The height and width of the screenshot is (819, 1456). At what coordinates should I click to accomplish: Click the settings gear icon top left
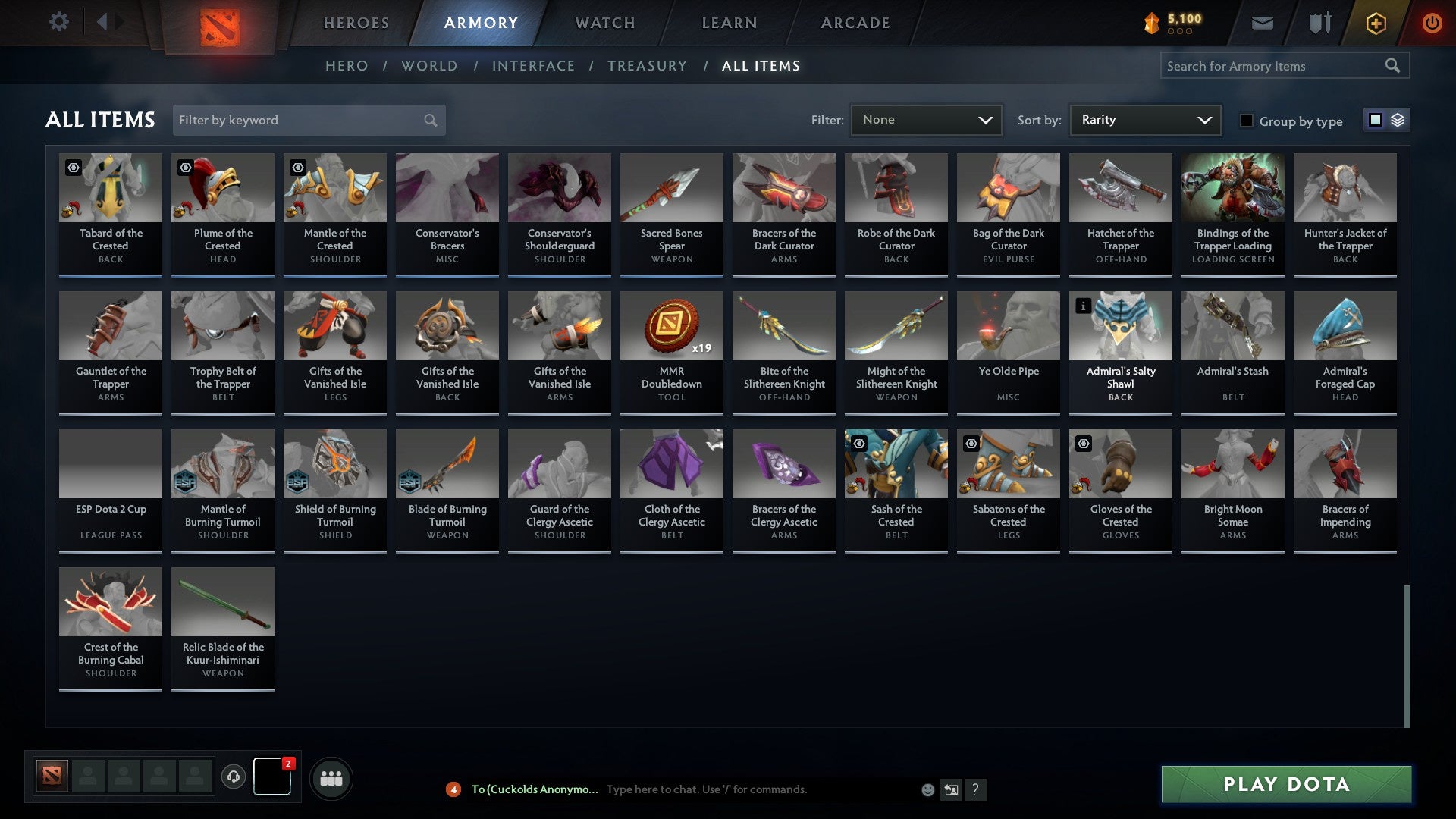click(x=58, y=23)
